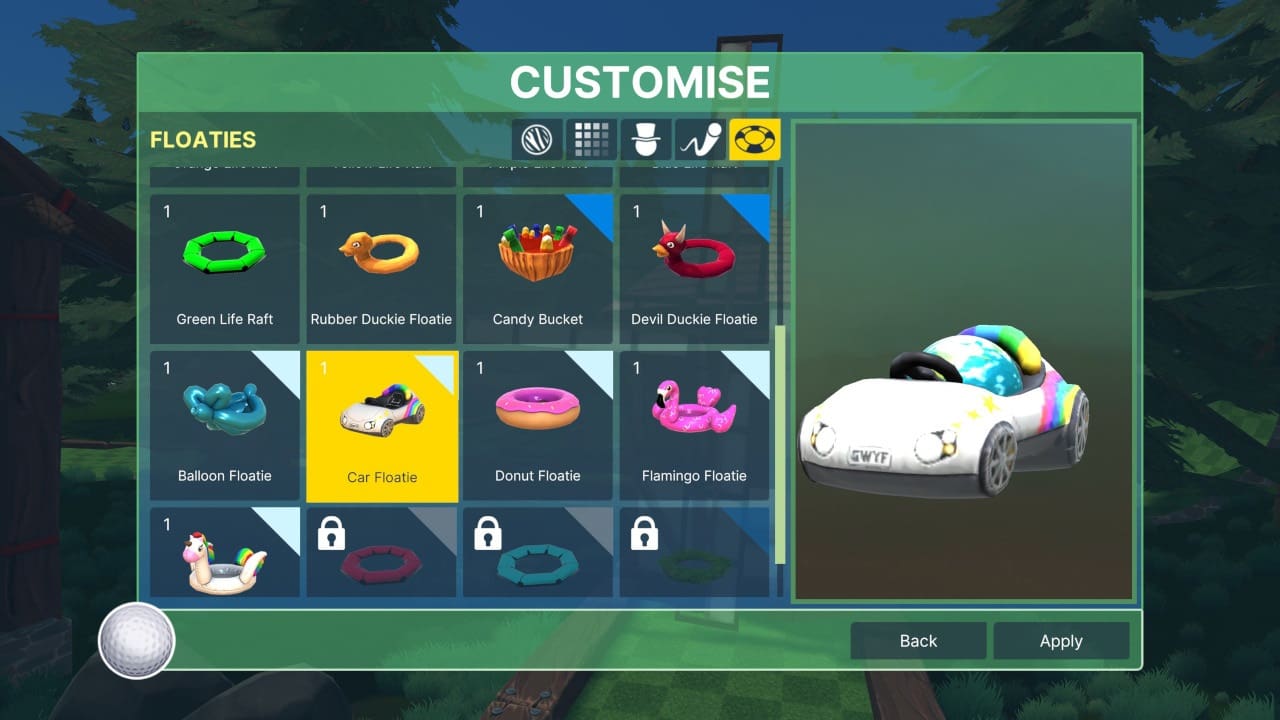Open the ball skins customisation icon

tap(537, 139)
